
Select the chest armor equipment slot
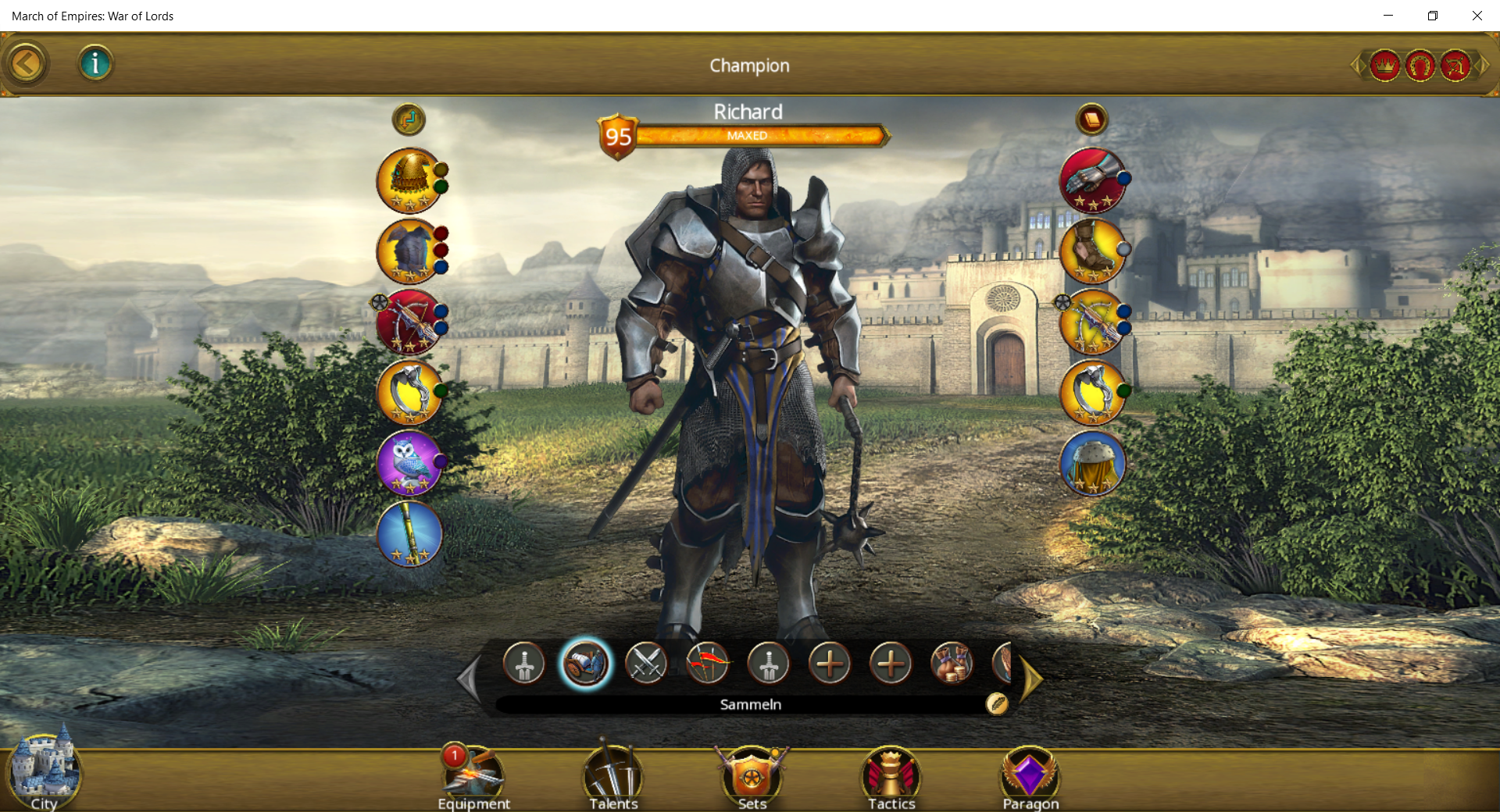point(409,251)
